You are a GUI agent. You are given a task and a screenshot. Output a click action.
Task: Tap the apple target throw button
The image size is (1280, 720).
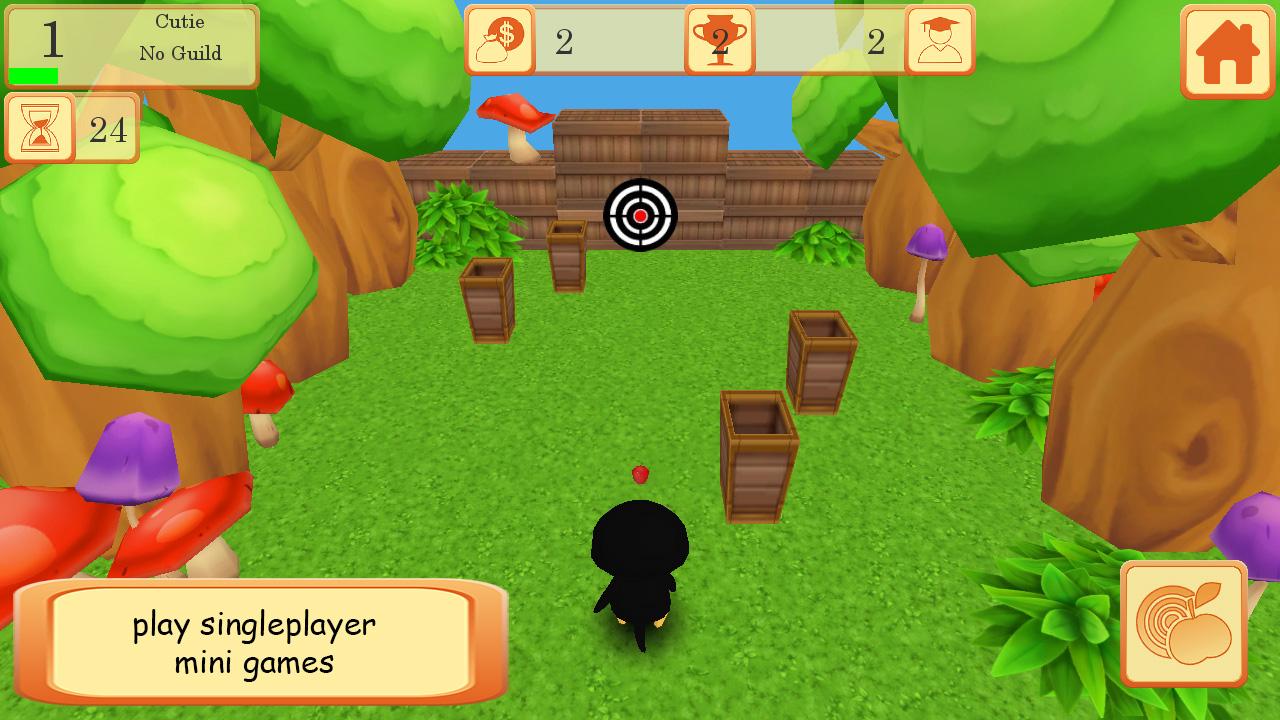(x=1184, y=624)
